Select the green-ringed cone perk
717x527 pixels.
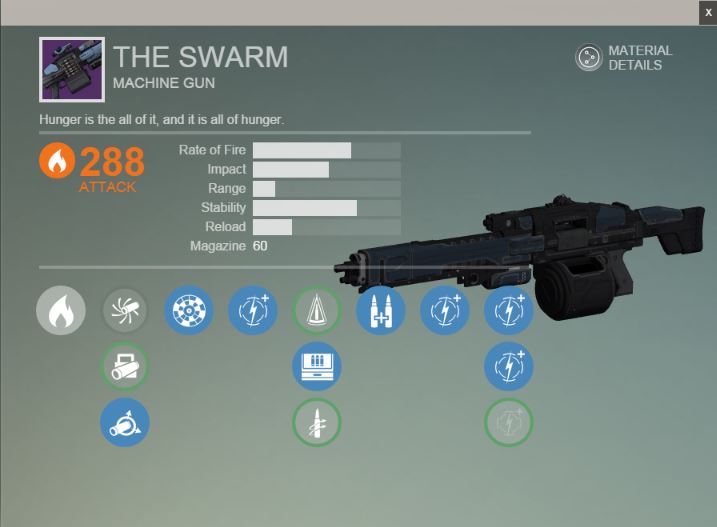(317, 310)
